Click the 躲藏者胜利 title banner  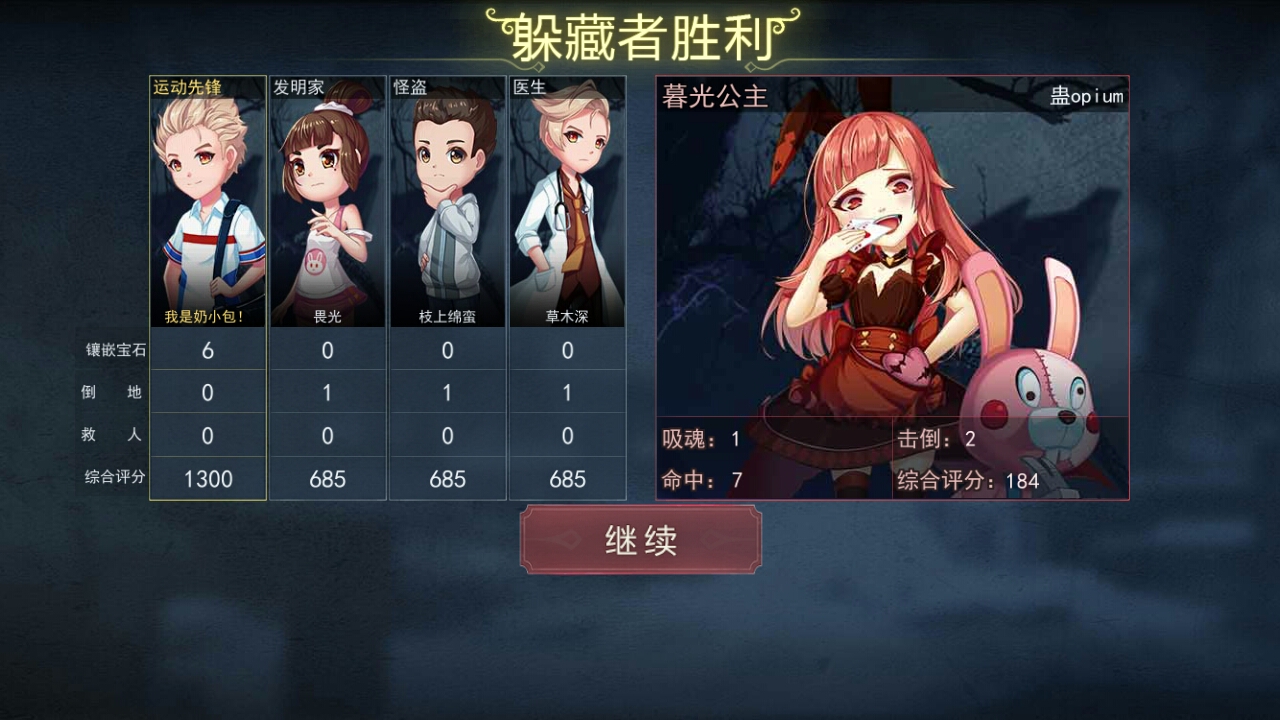[x=639, y=33]
